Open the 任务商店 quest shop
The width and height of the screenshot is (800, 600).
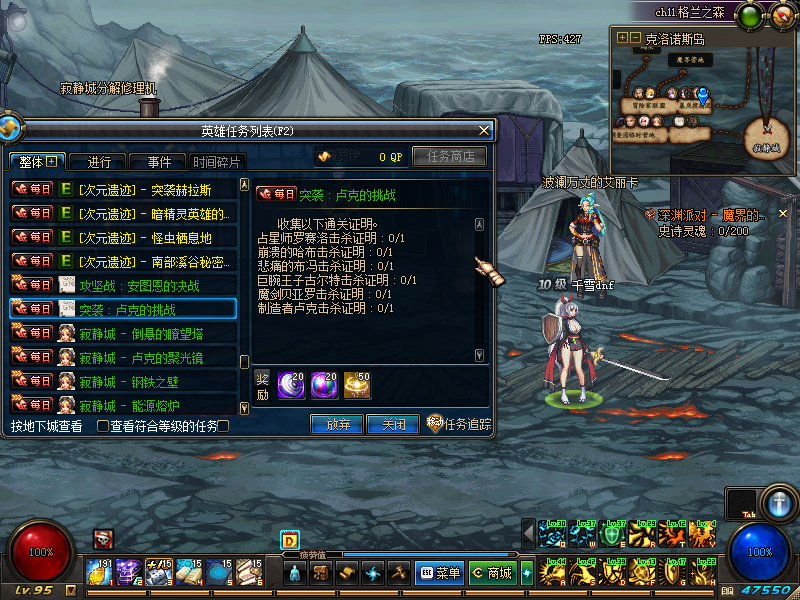(449, 156)
